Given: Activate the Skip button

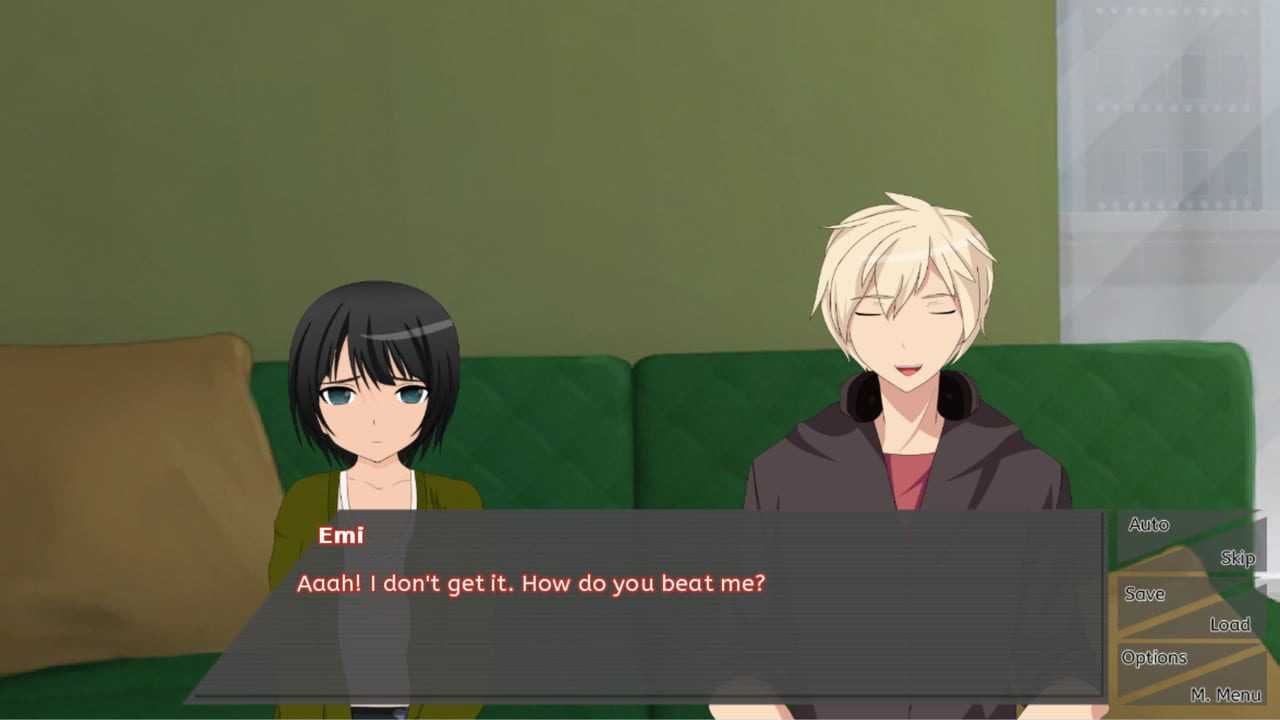Looking at the screenshot, I should coord(1236,558).
